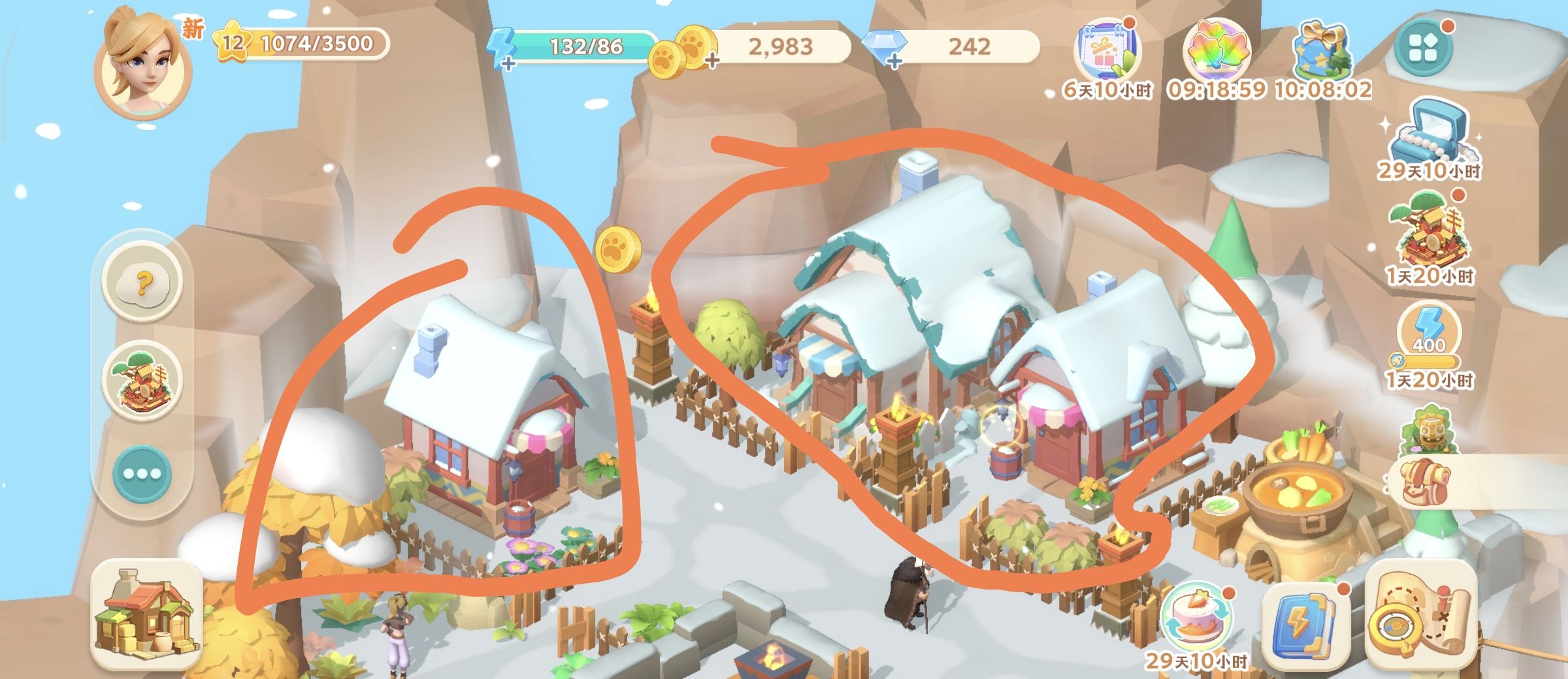Buy more paw coins
The height and width of the screenshot is (679, 1568).
[711, 61]
